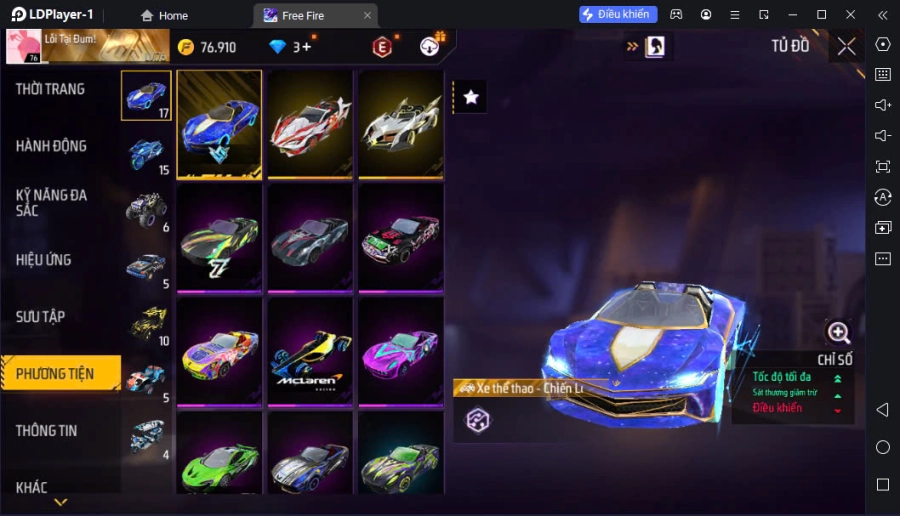Open the Thời Trang category
This screenshot has height=516, width=900.
click(x=50, y=89)
